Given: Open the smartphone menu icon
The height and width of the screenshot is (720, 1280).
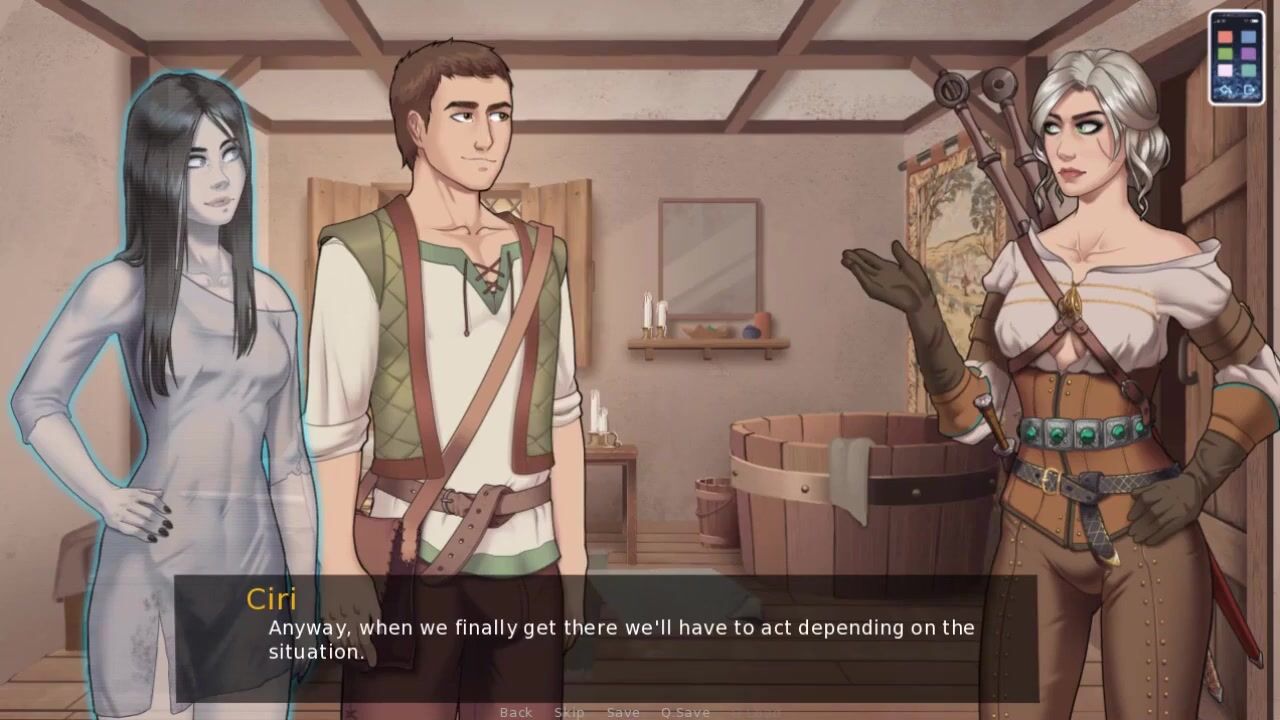Looking at the screenshot, I should (1237, 57).
